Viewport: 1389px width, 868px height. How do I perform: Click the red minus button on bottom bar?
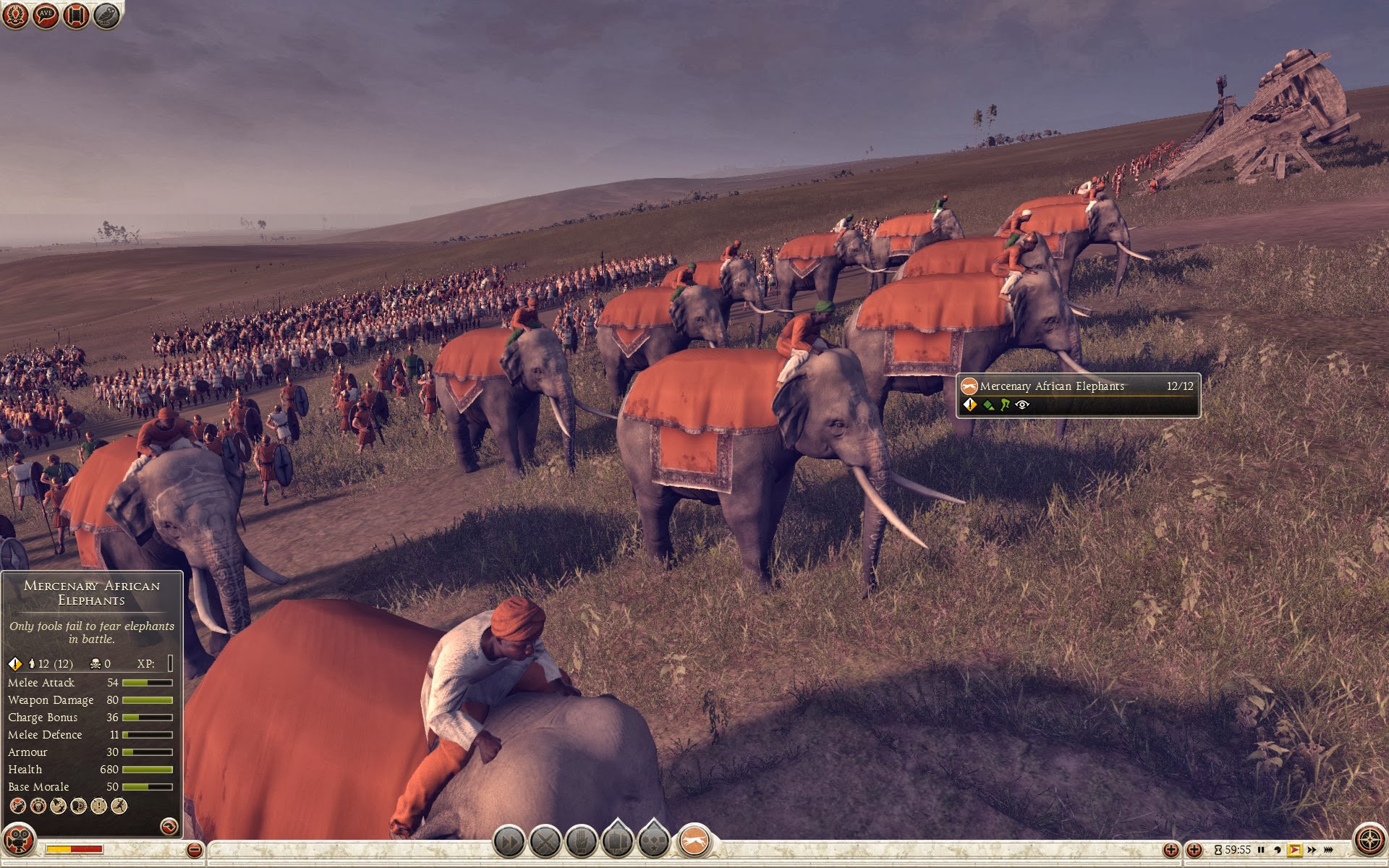click(x=194, y=850)
